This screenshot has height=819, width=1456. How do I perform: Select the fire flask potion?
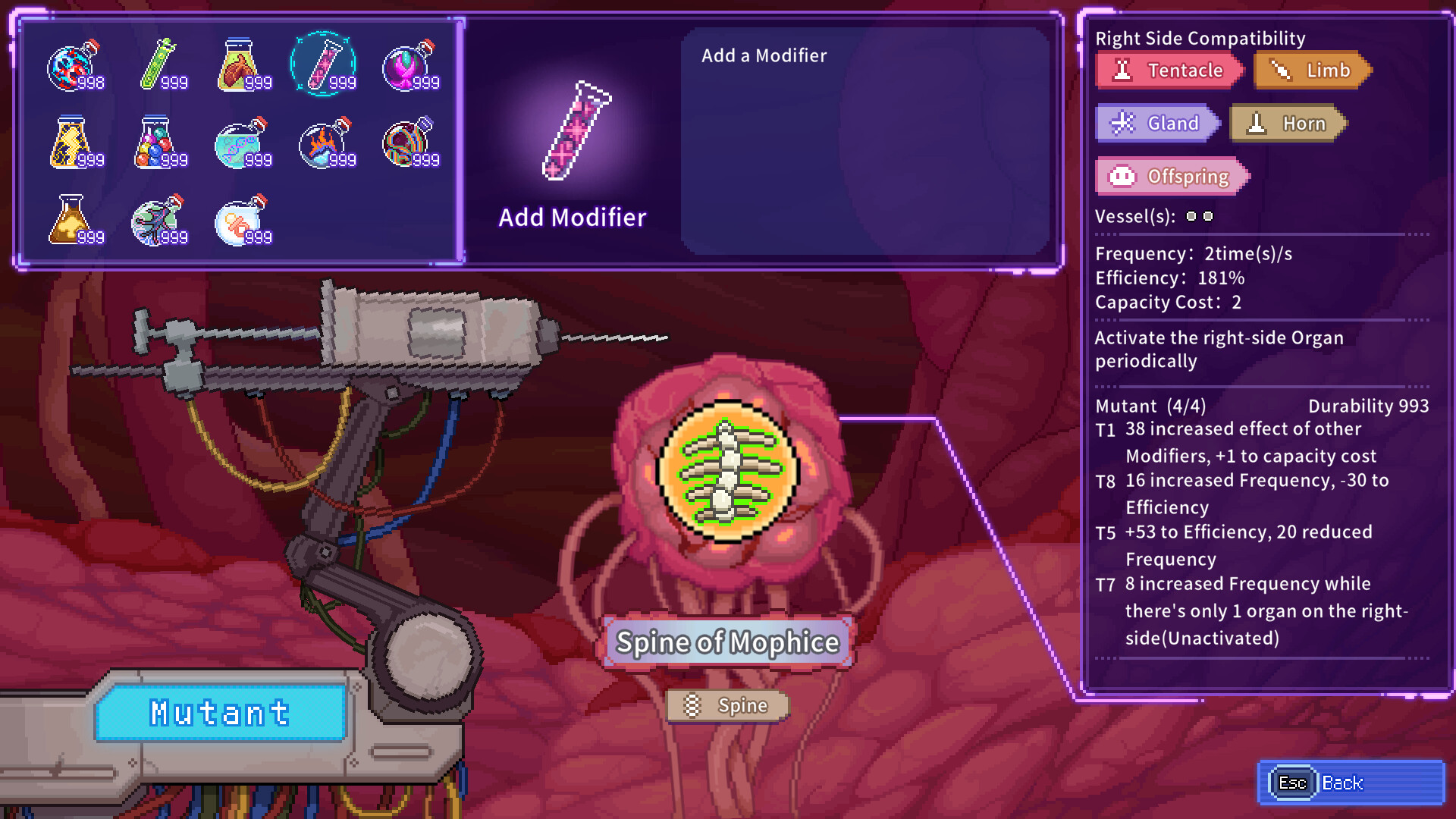[326, 144]
